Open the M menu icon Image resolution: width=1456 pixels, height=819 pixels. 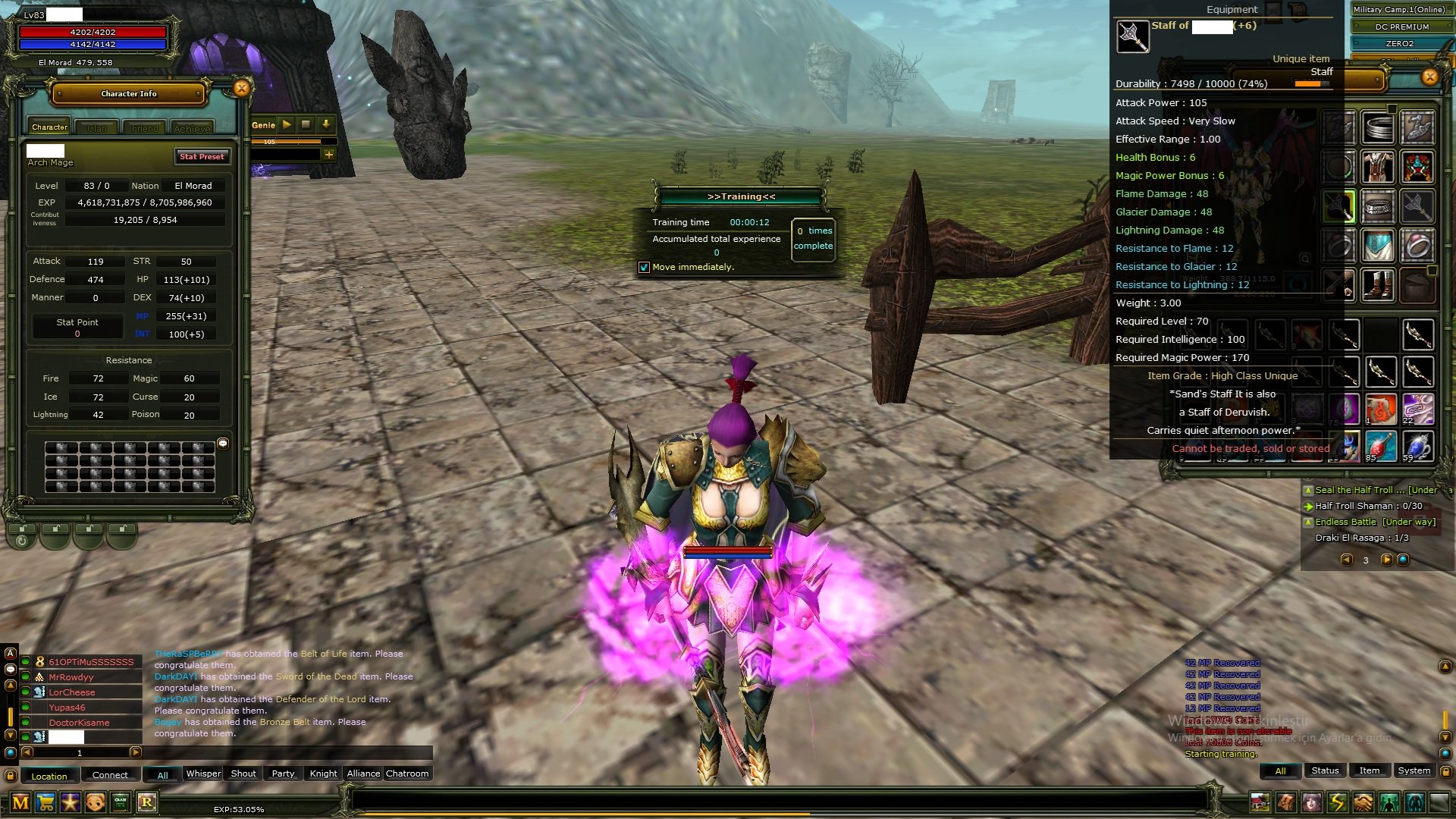tap(20, 802)
